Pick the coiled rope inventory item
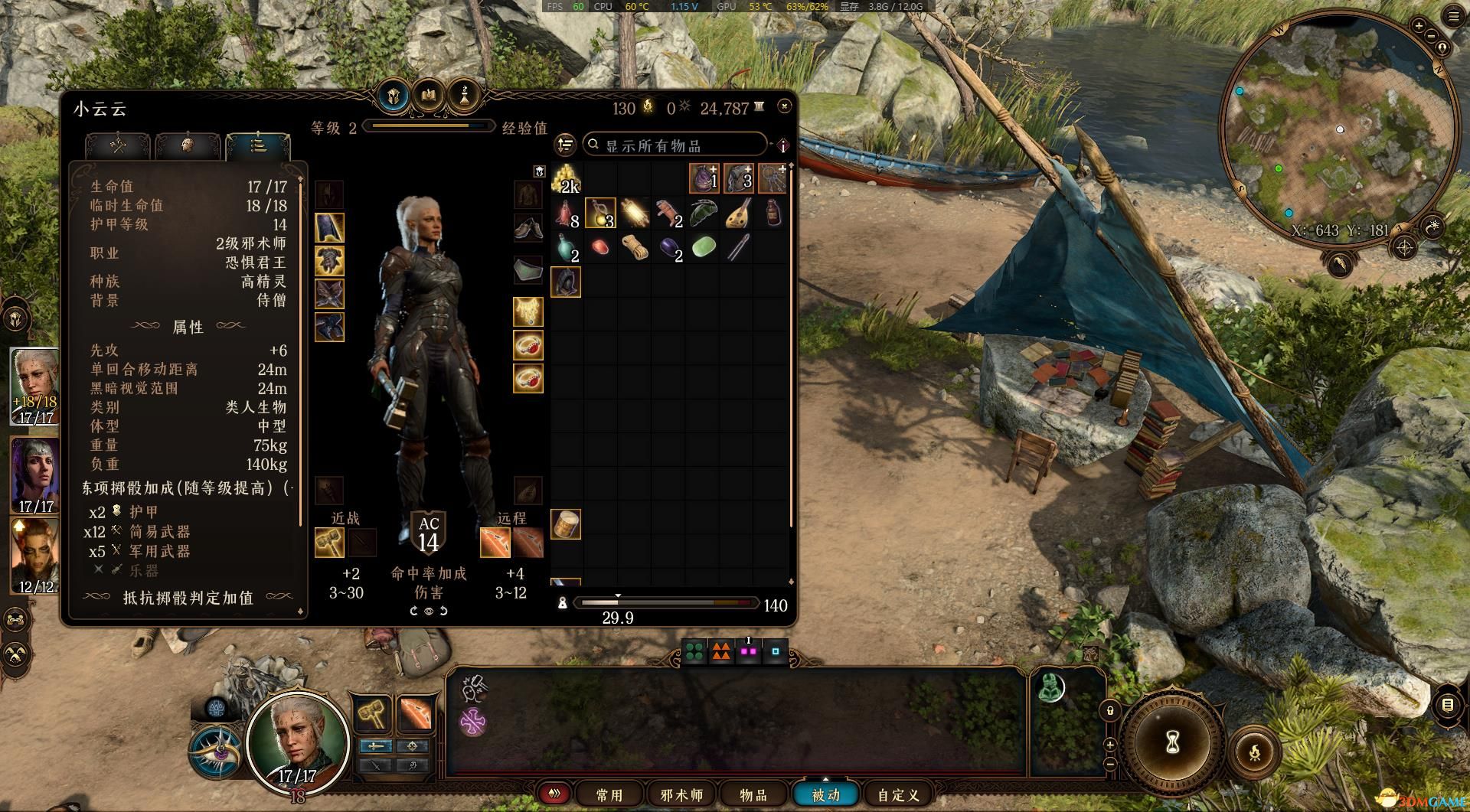Screen dimensions: 1470x812 (x=635, y=247)
